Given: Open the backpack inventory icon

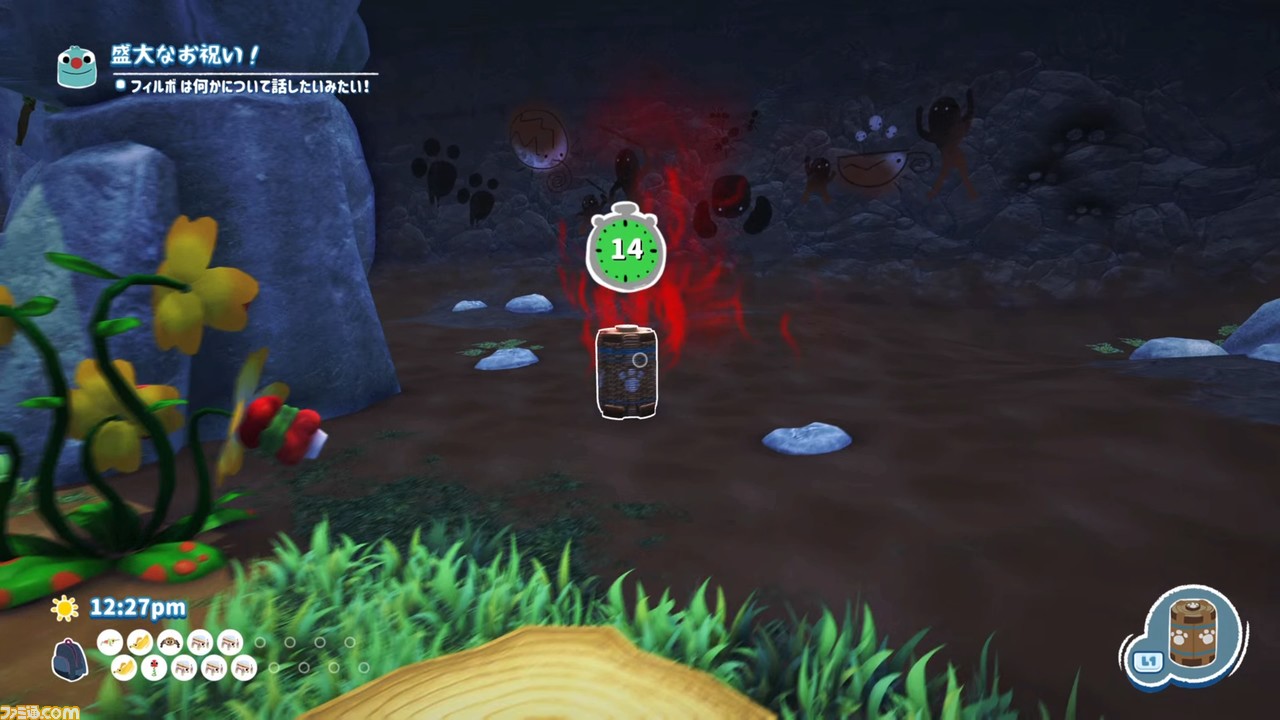Looking at the screenshot, I should pyautogui.click(x=70, y=660).
